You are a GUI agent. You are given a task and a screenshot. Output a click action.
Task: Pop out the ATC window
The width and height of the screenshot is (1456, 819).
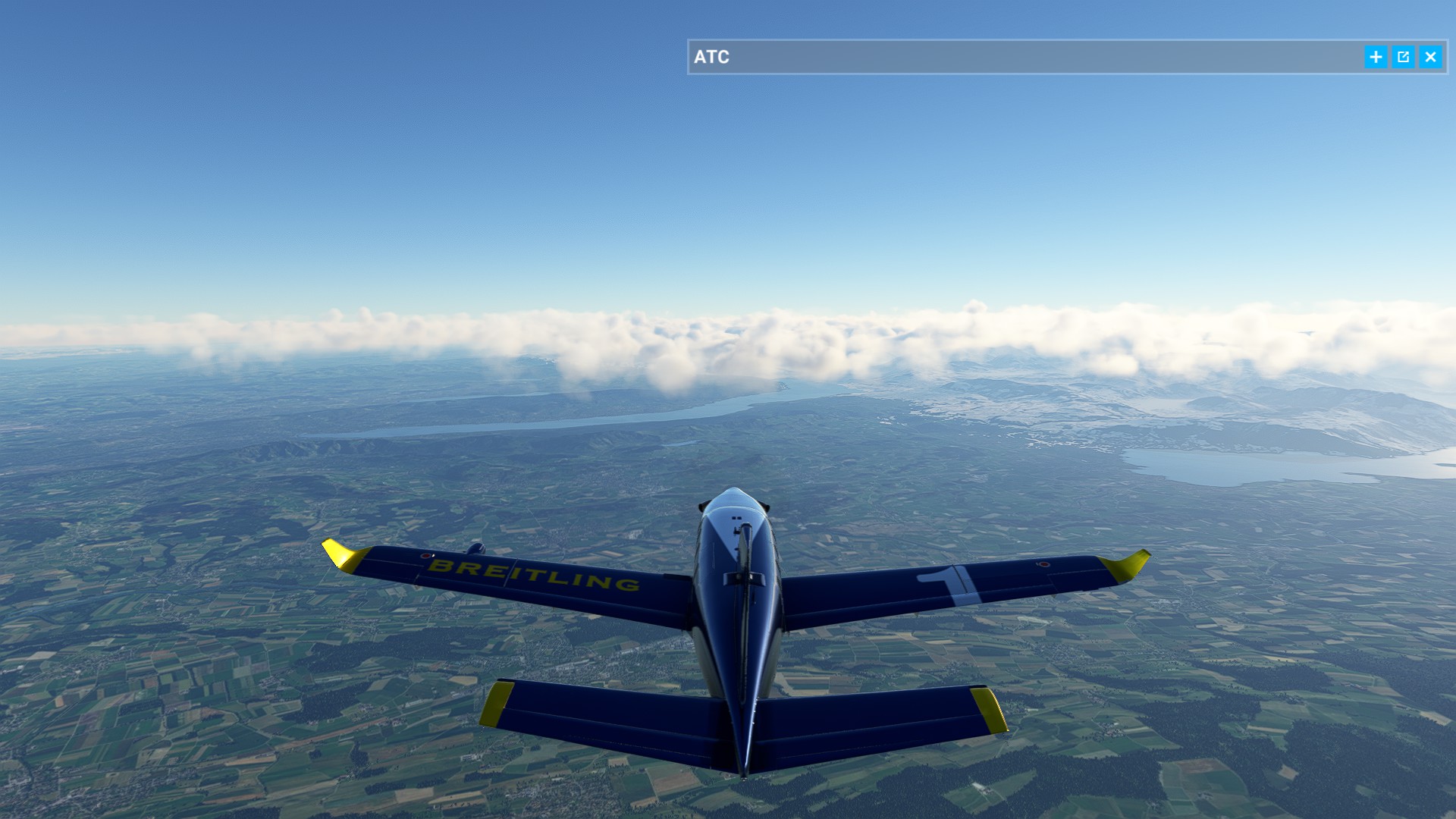tap(1403, 57)
